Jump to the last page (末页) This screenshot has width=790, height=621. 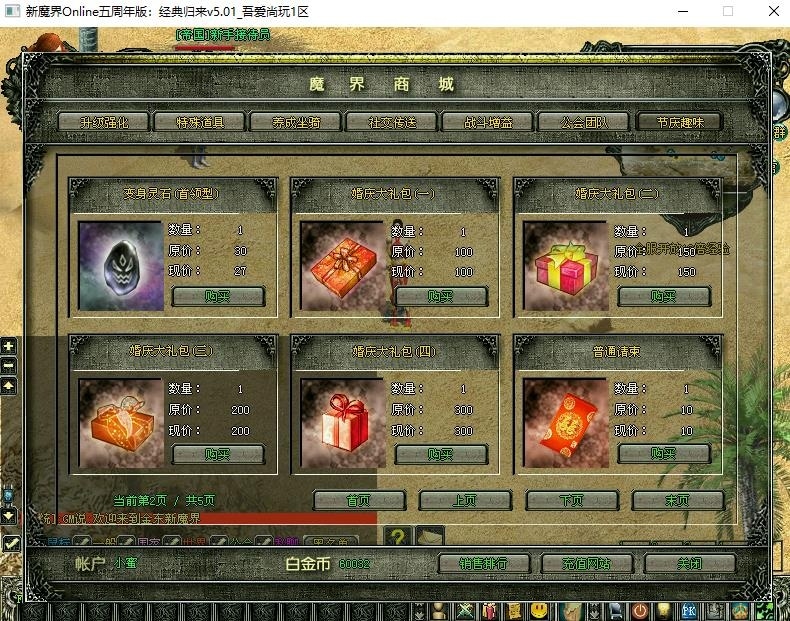[x=677, y=500]
